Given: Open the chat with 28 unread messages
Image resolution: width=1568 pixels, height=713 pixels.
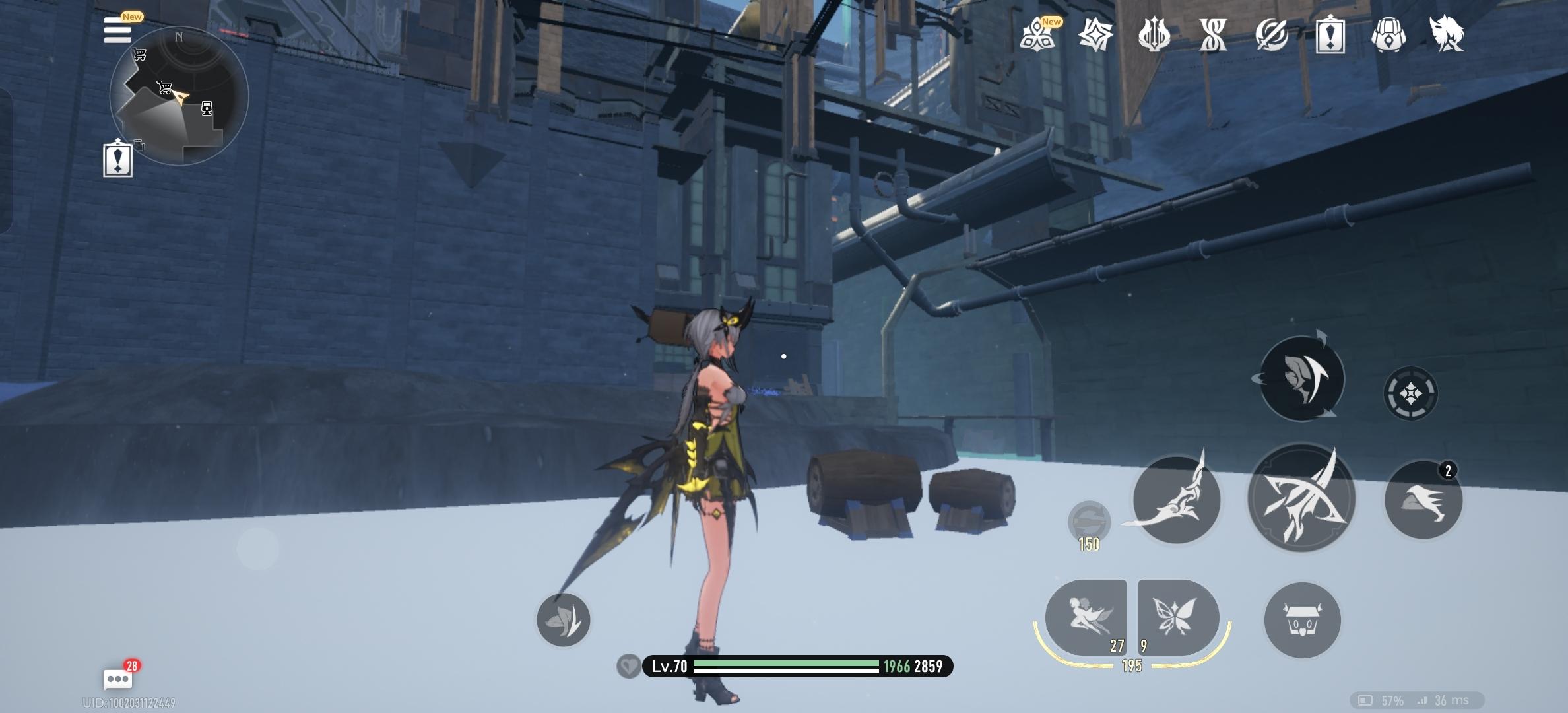Looking at the screenshot, I should (x=118, y=678).
